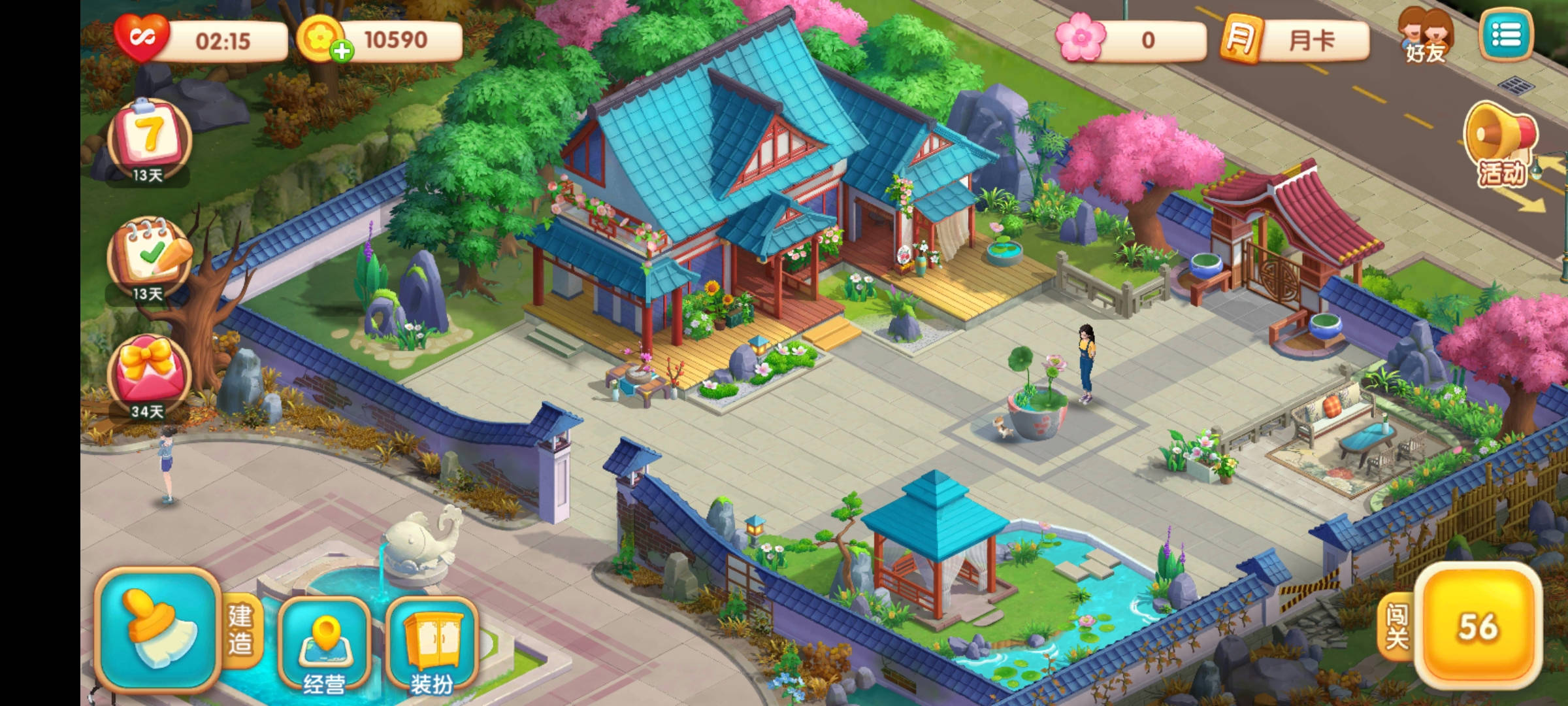Open the 月卡 monthly card button
The height and width of the screenshot is (706, 1568).
coord(1295,40)
